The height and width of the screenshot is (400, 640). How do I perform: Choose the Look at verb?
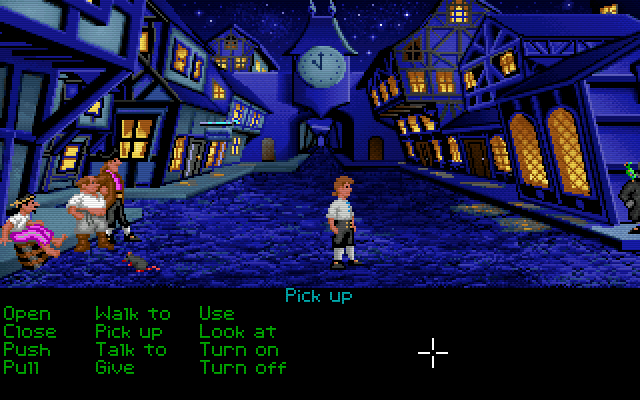(x=237, y=332)
